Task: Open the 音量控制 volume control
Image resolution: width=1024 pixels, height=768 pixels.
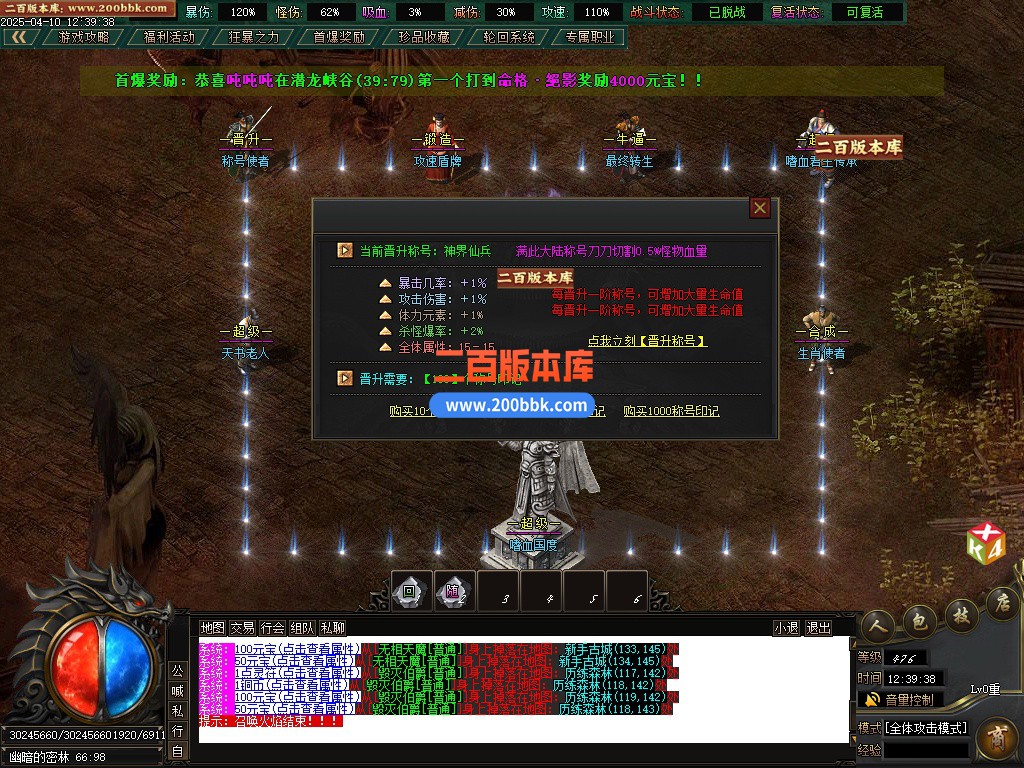Action: point(900,699)
